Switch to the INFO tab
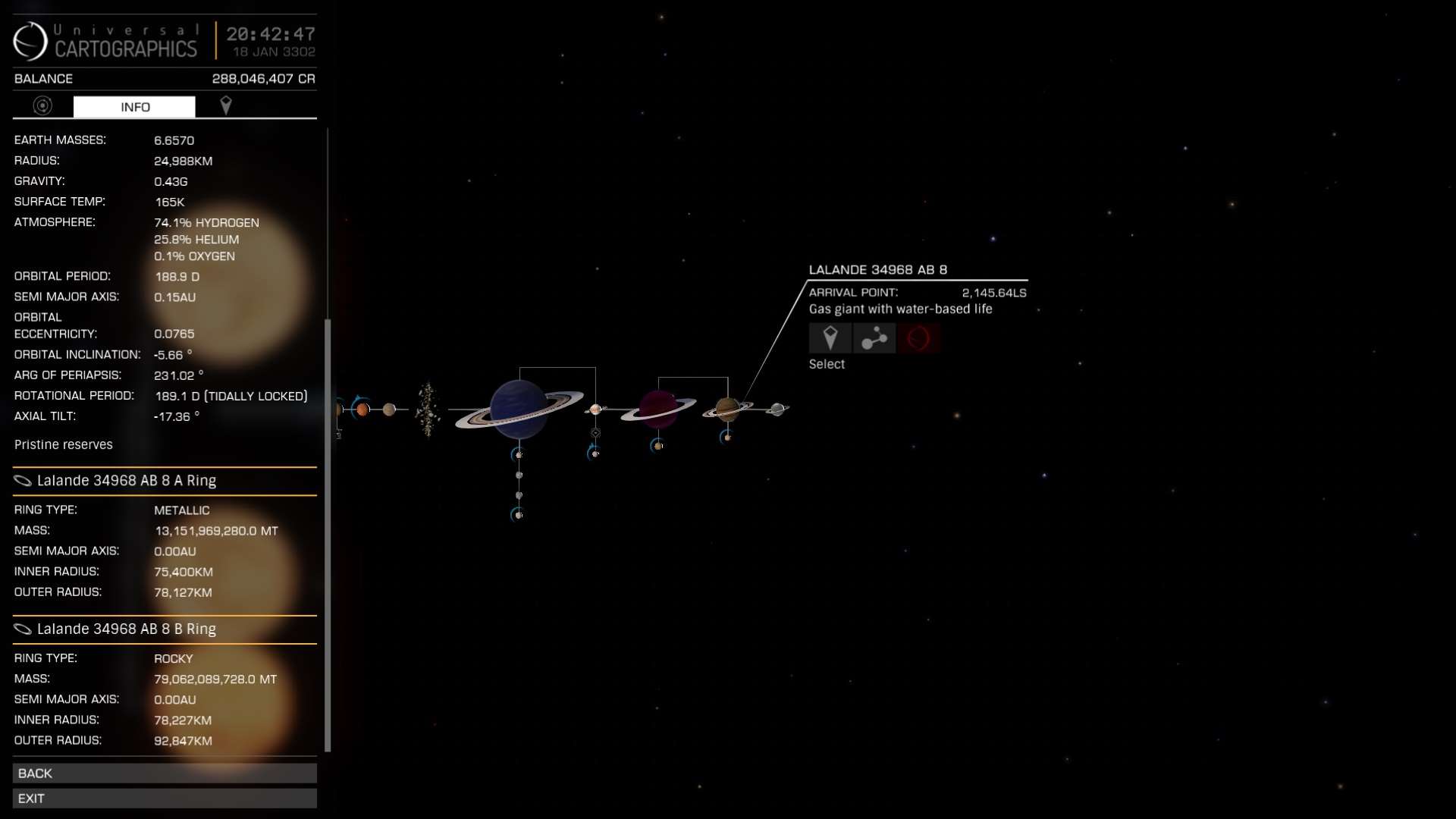The height and width of the screenshot is (819, 1456). 134,107
